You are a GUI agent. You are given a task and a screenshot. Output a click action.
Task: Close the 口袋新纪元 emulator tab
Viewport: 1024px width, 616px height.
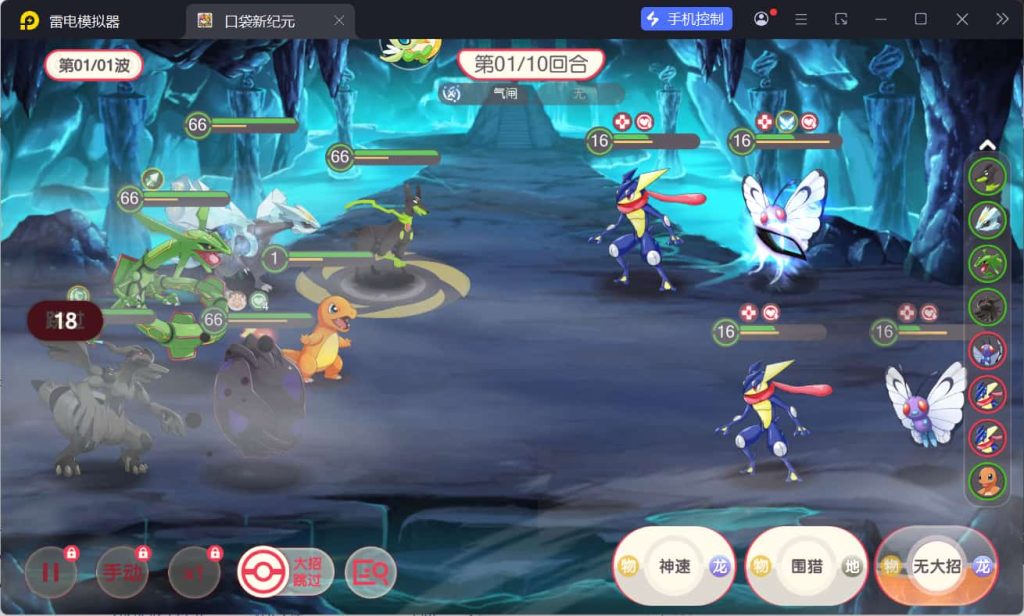tap(339, 20)
